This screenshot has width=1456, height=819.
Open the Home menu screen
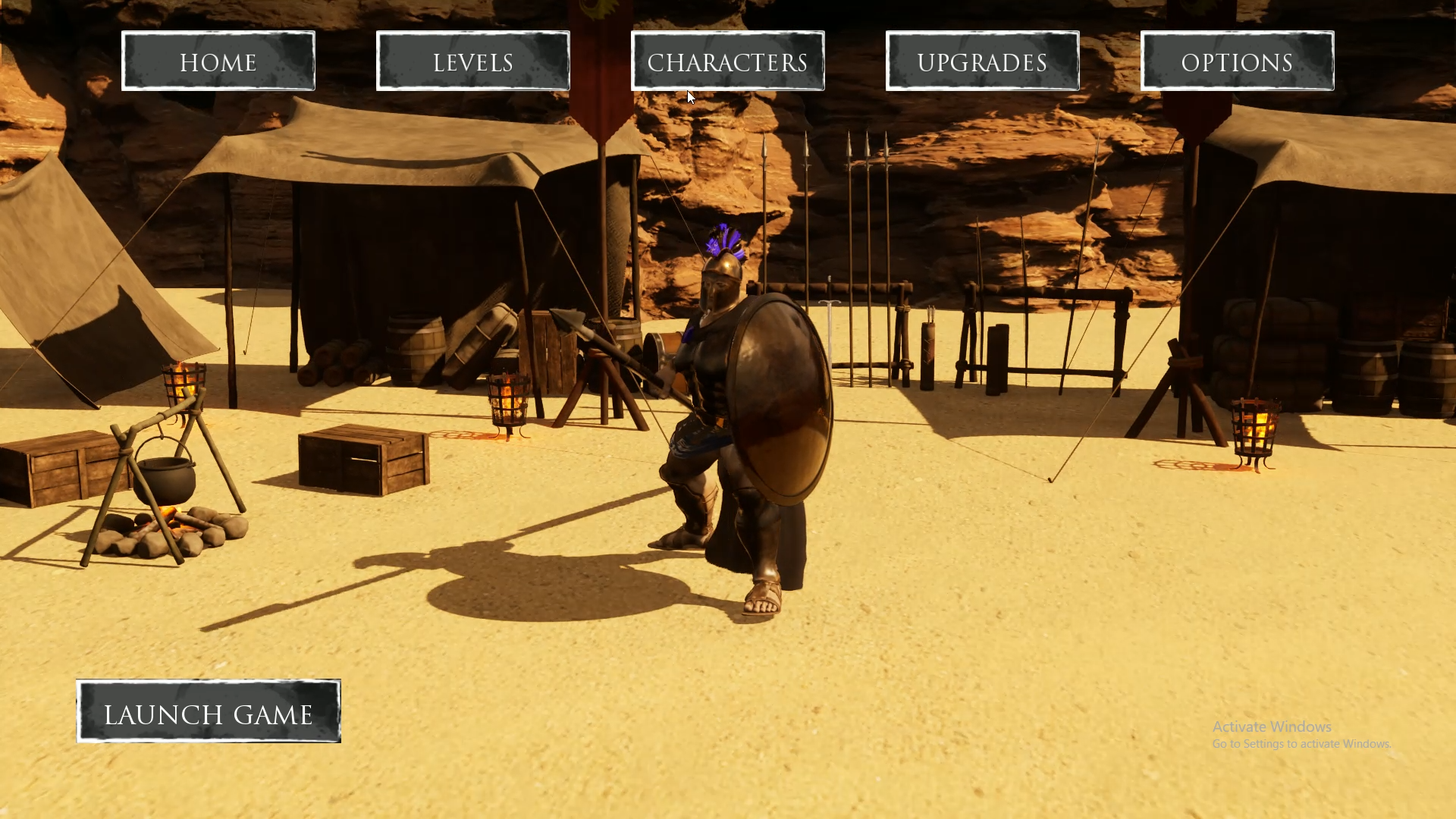tap(218, 61)
